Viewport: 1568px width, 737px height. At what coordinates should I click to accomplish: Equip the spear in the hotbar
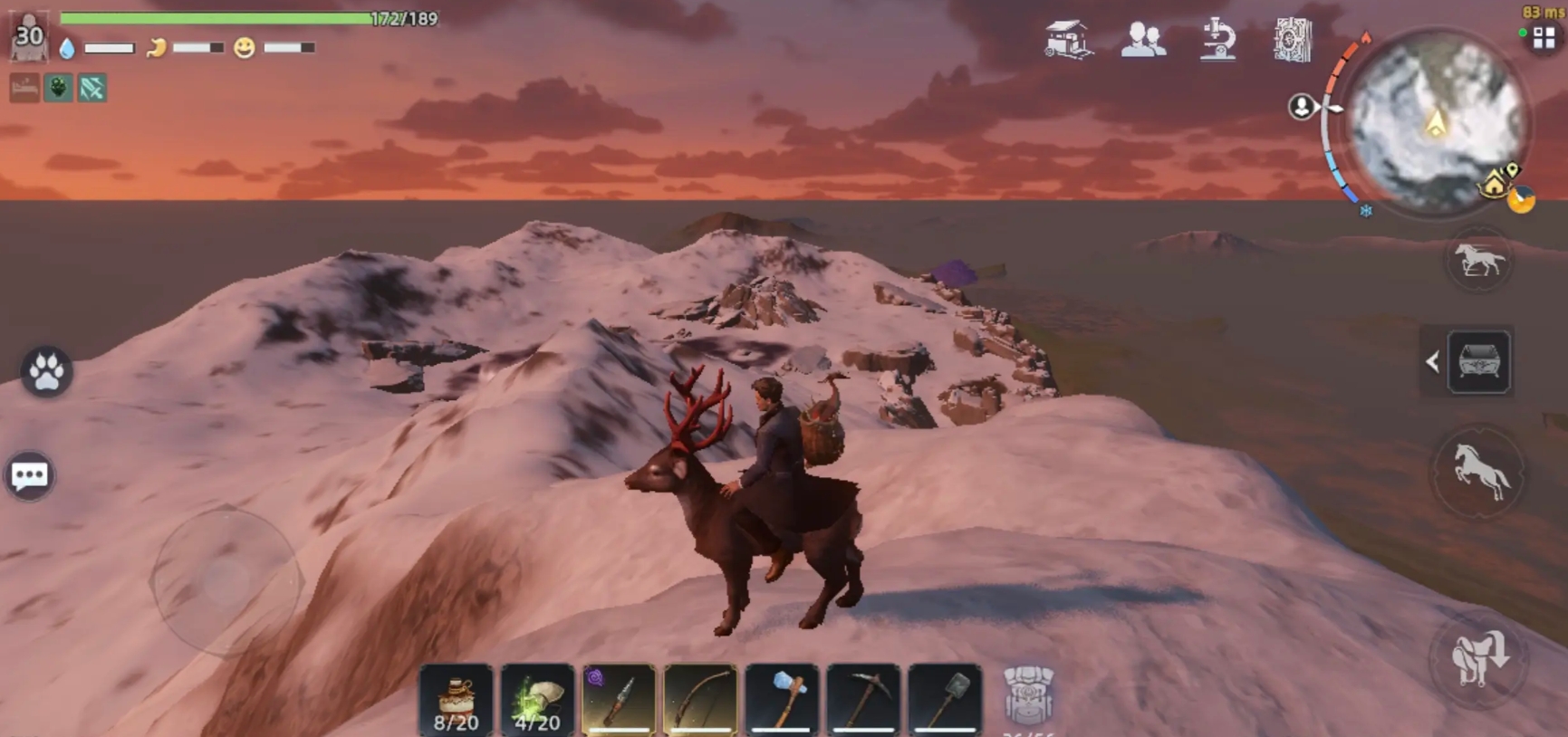619,700
